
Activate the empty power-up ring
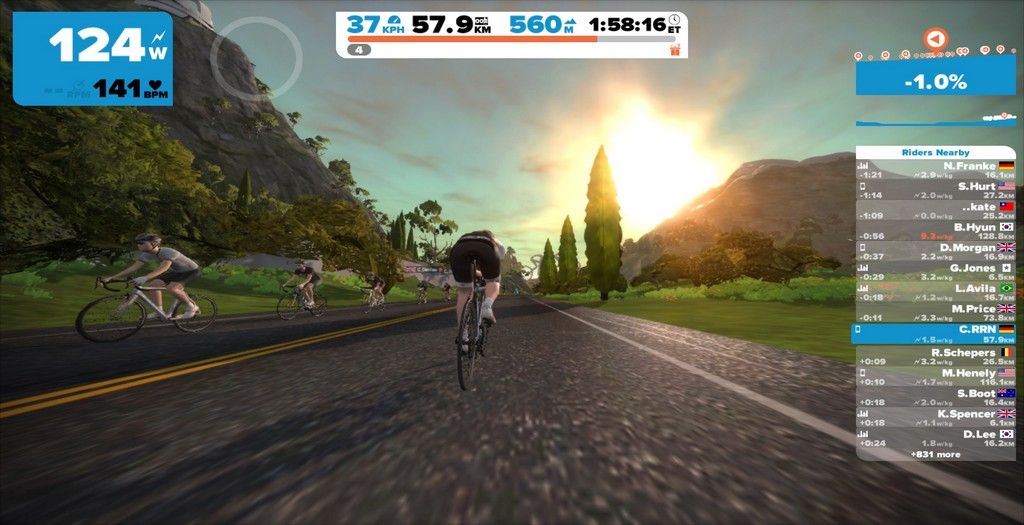point(256,56)
